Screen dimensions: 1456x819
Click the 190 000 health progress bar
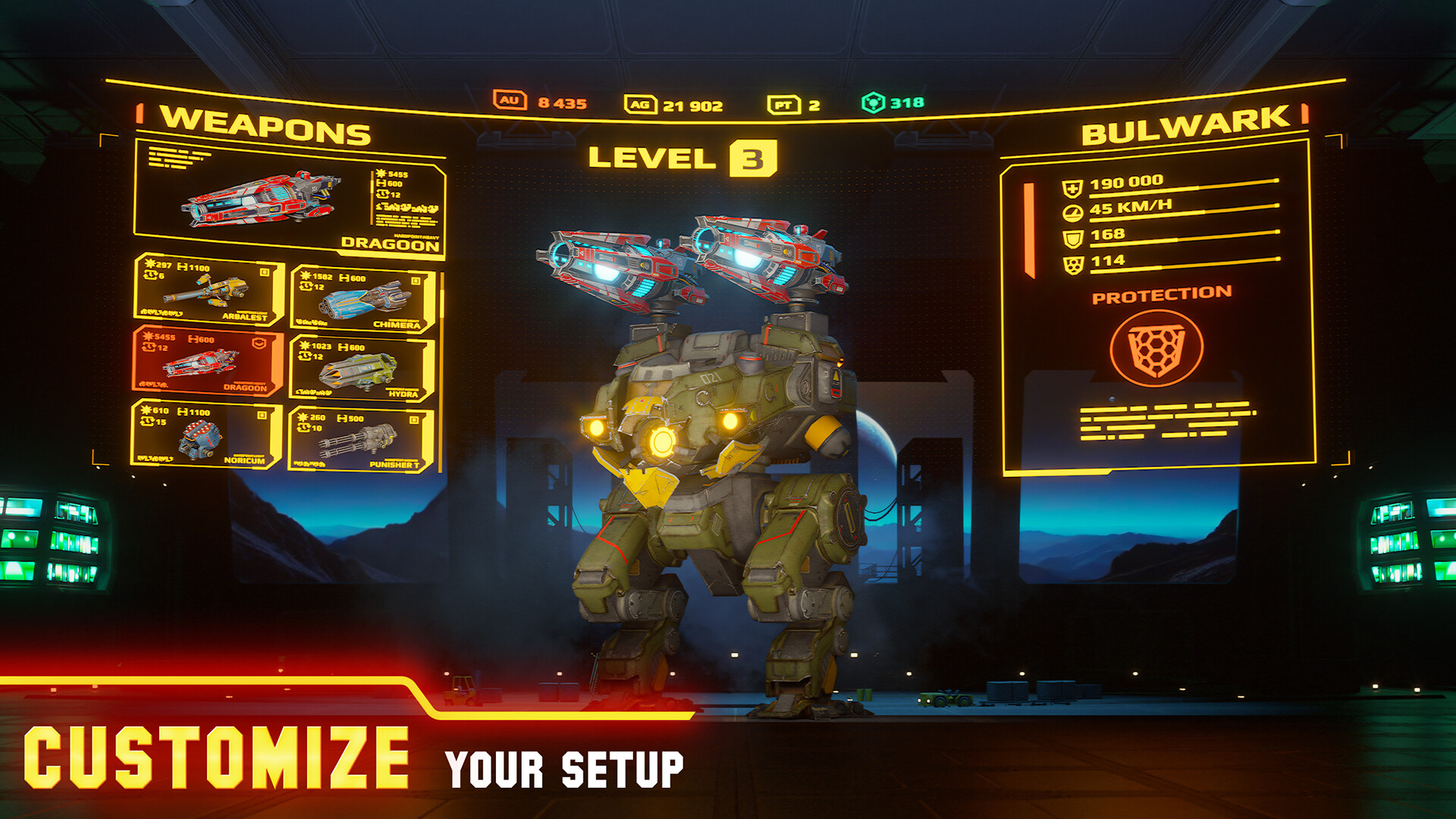[x=1183, y=188]
